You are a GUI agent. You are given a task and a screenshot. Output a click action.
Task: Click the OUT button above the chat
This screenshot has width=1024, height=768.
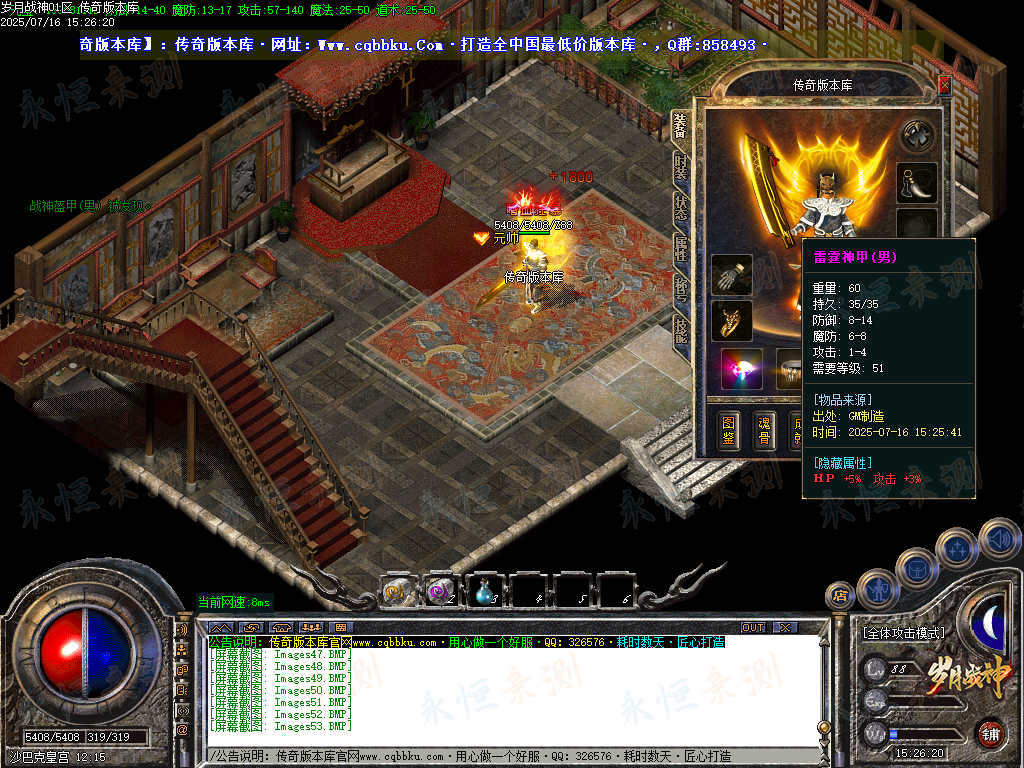(753, 627)
